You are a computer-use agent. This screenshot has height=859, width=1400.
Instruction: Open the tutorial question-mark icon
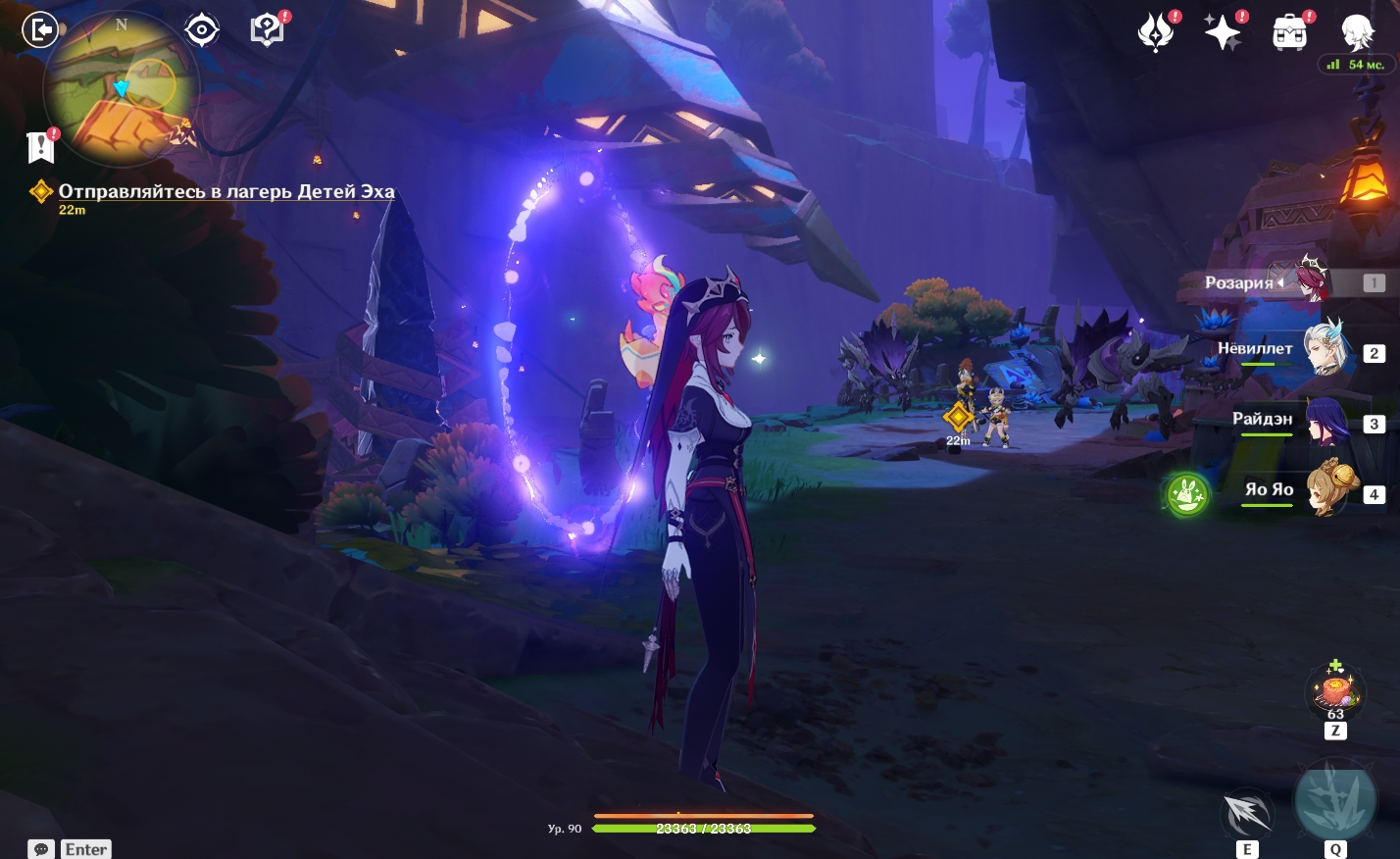click(267, 30)
